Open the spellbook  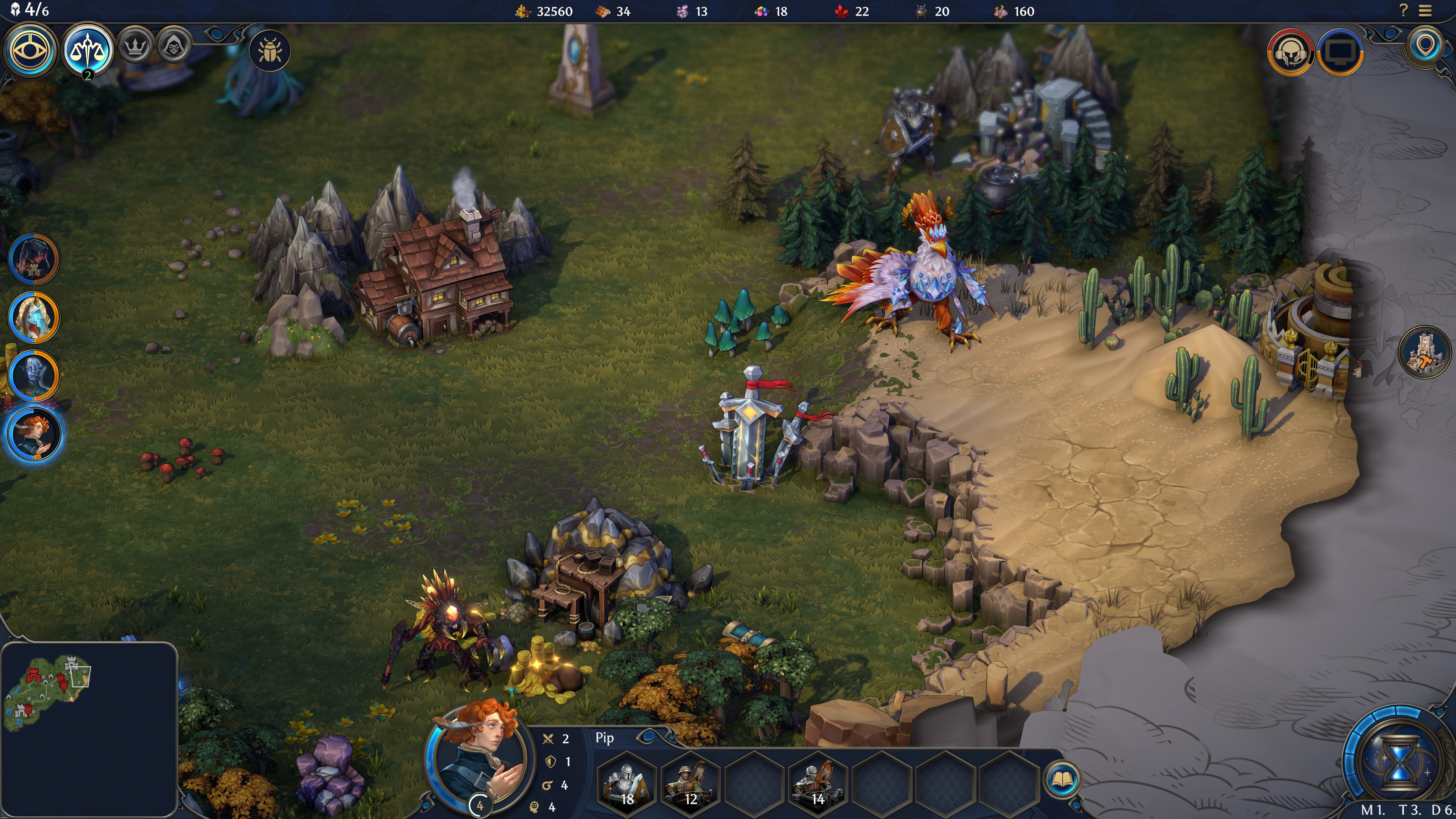pos(1062,780)
